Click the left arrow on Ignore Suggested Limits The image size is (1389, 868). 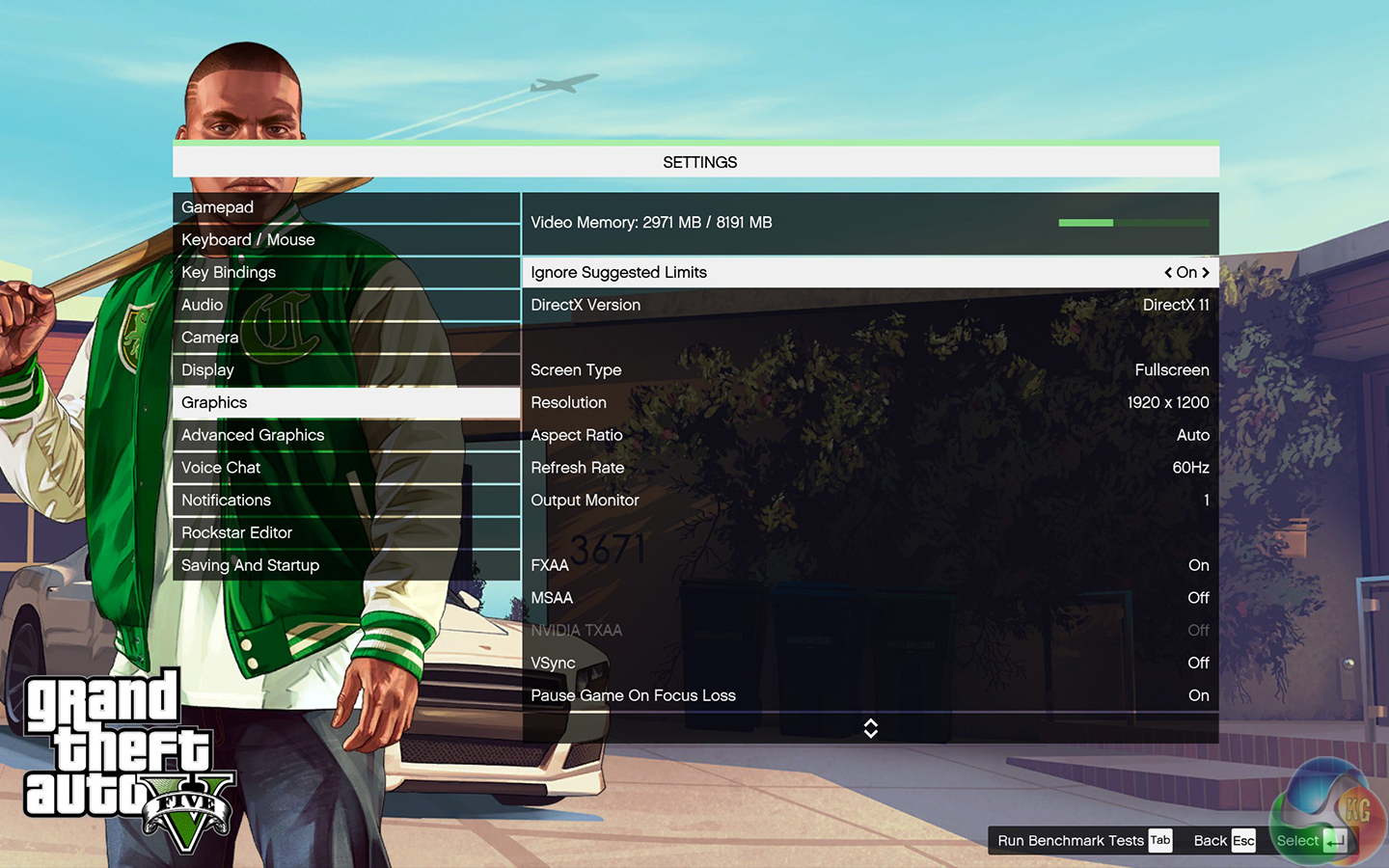tap(1168, 273)
